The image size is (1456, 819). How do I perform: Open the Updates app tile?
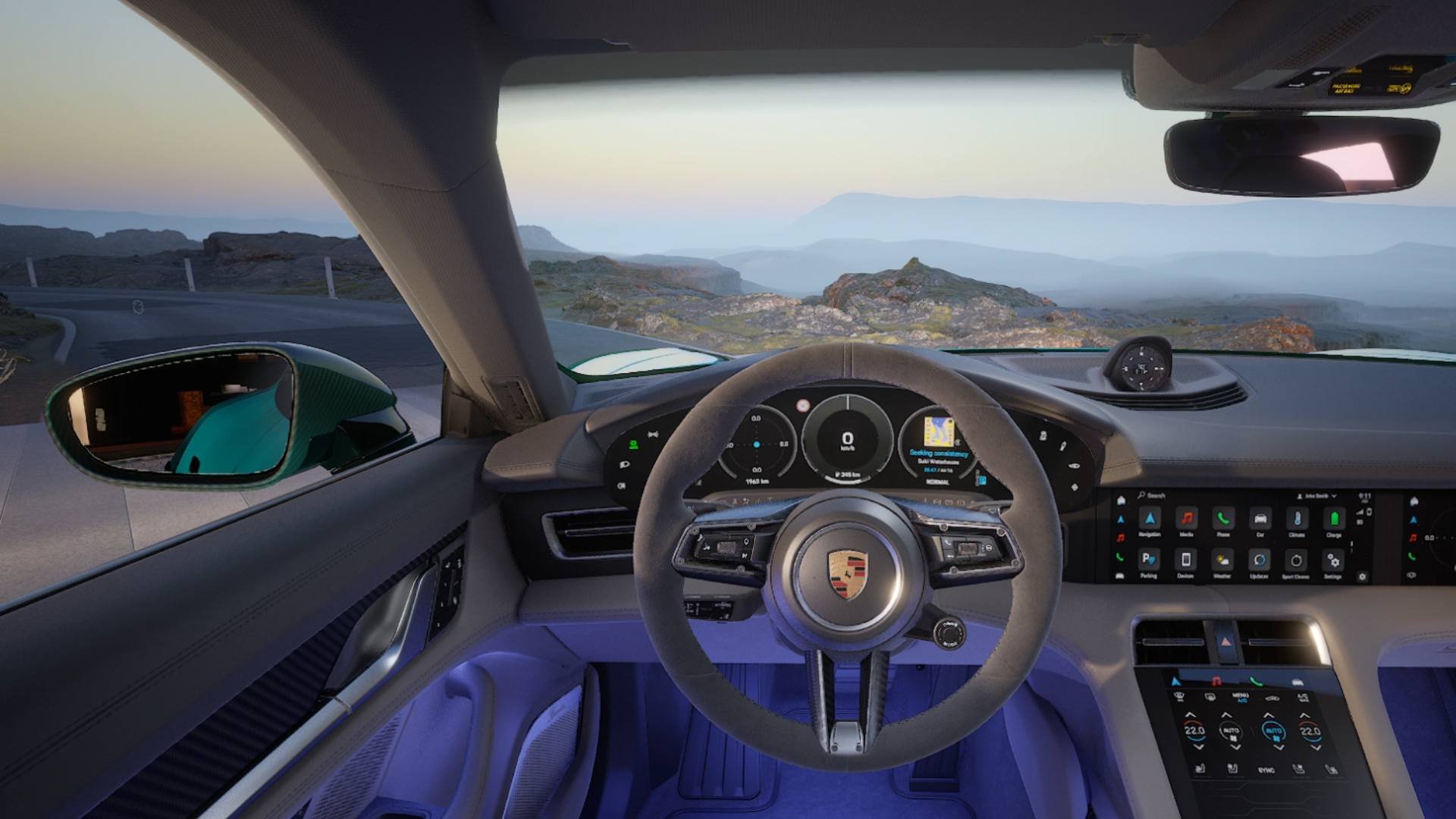(x=1259, y=560)
